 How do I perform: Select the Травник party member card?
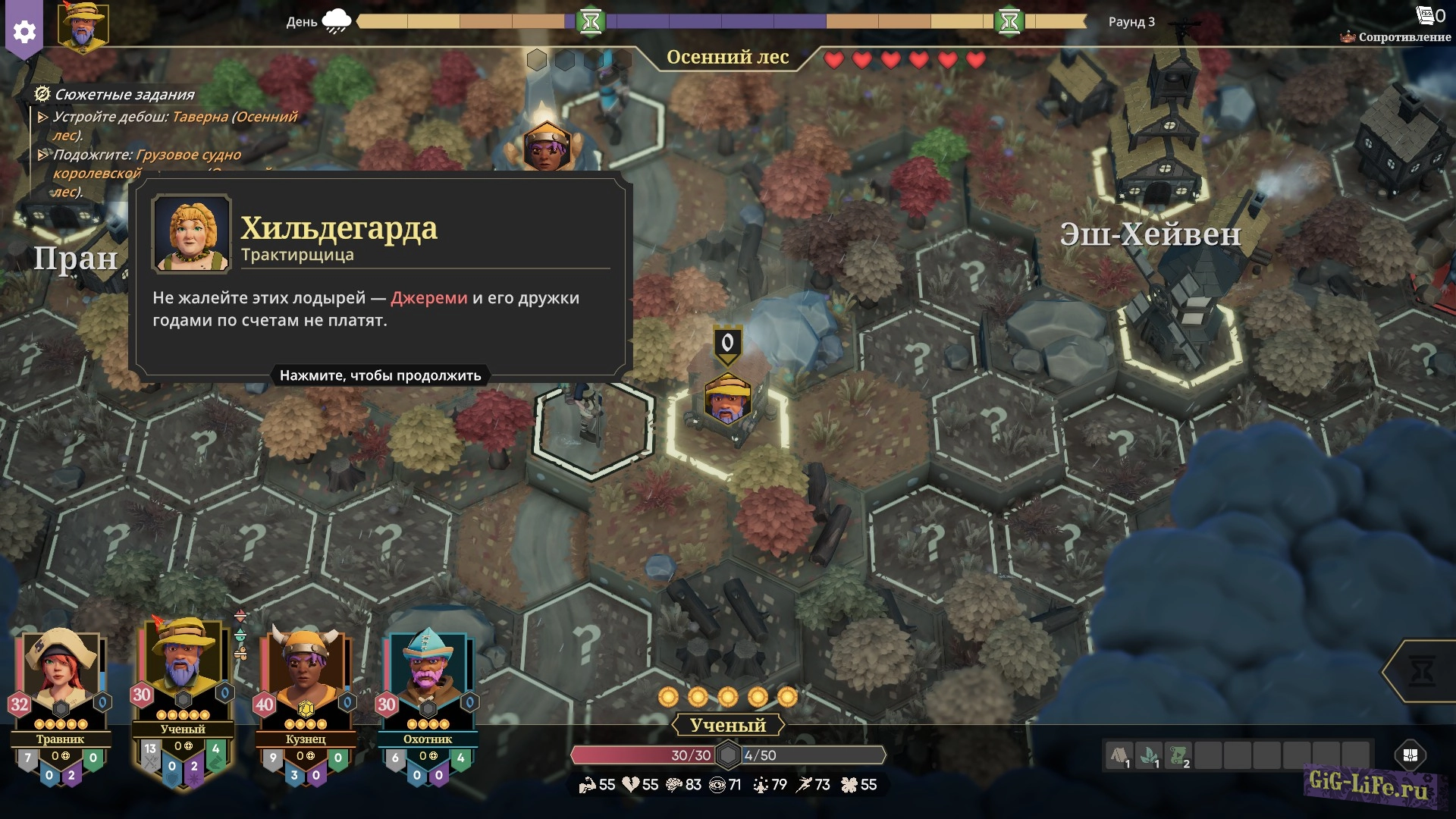(x=61, y=682)
